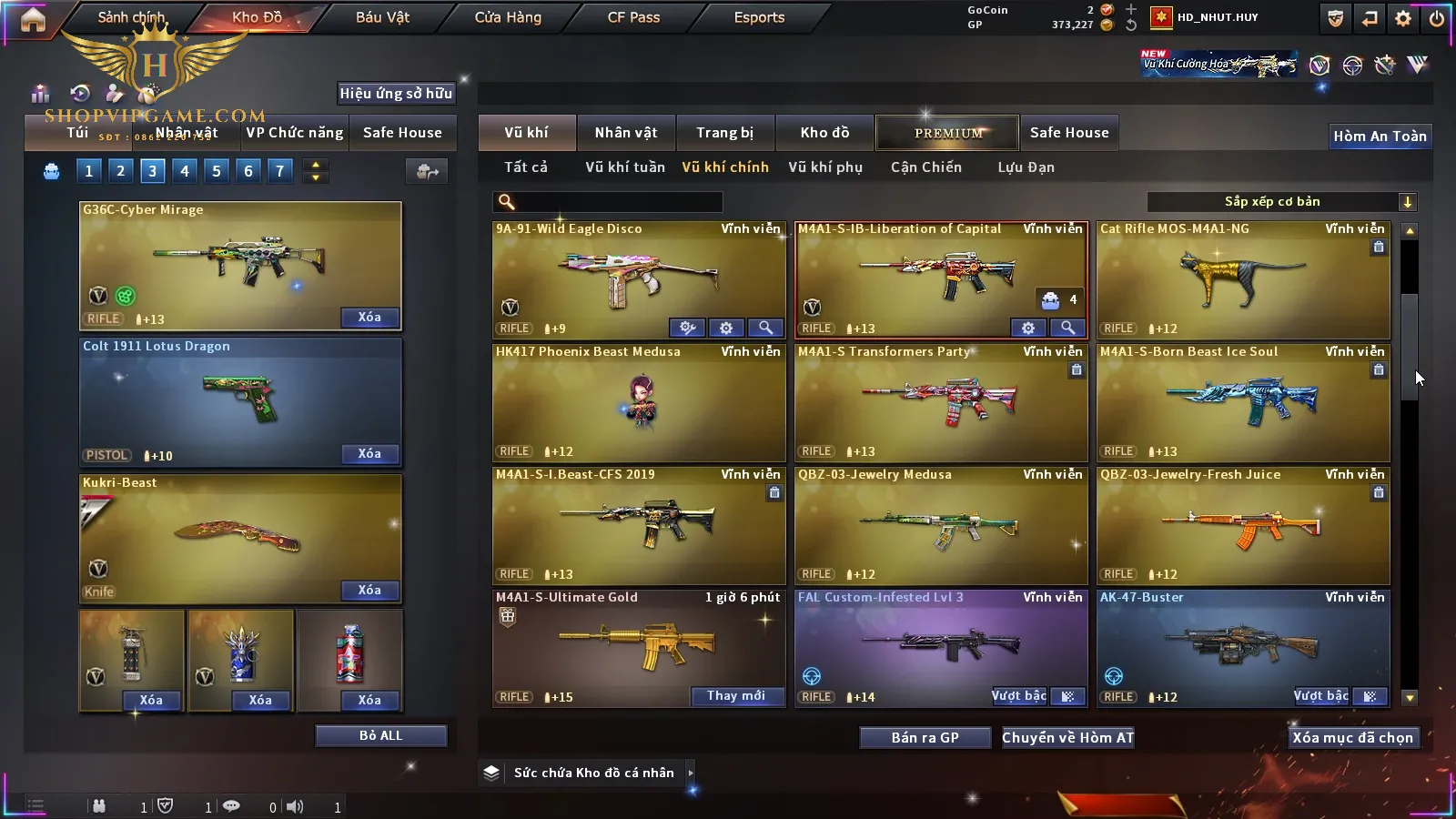Pick the Cat Rifle MOS-M4A1-NG item
Viewport: 1456px width, 819px height.
point(1242,279)
